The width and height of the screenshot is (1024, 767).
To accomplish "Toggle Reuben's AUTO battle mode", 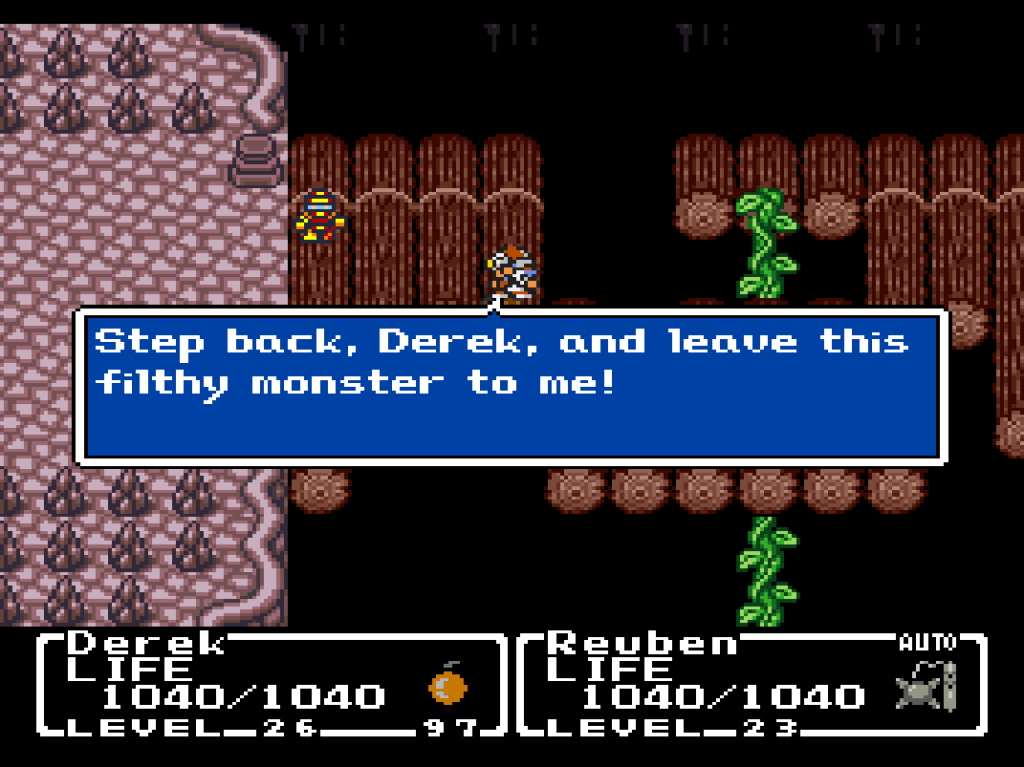I will (927, 642).
